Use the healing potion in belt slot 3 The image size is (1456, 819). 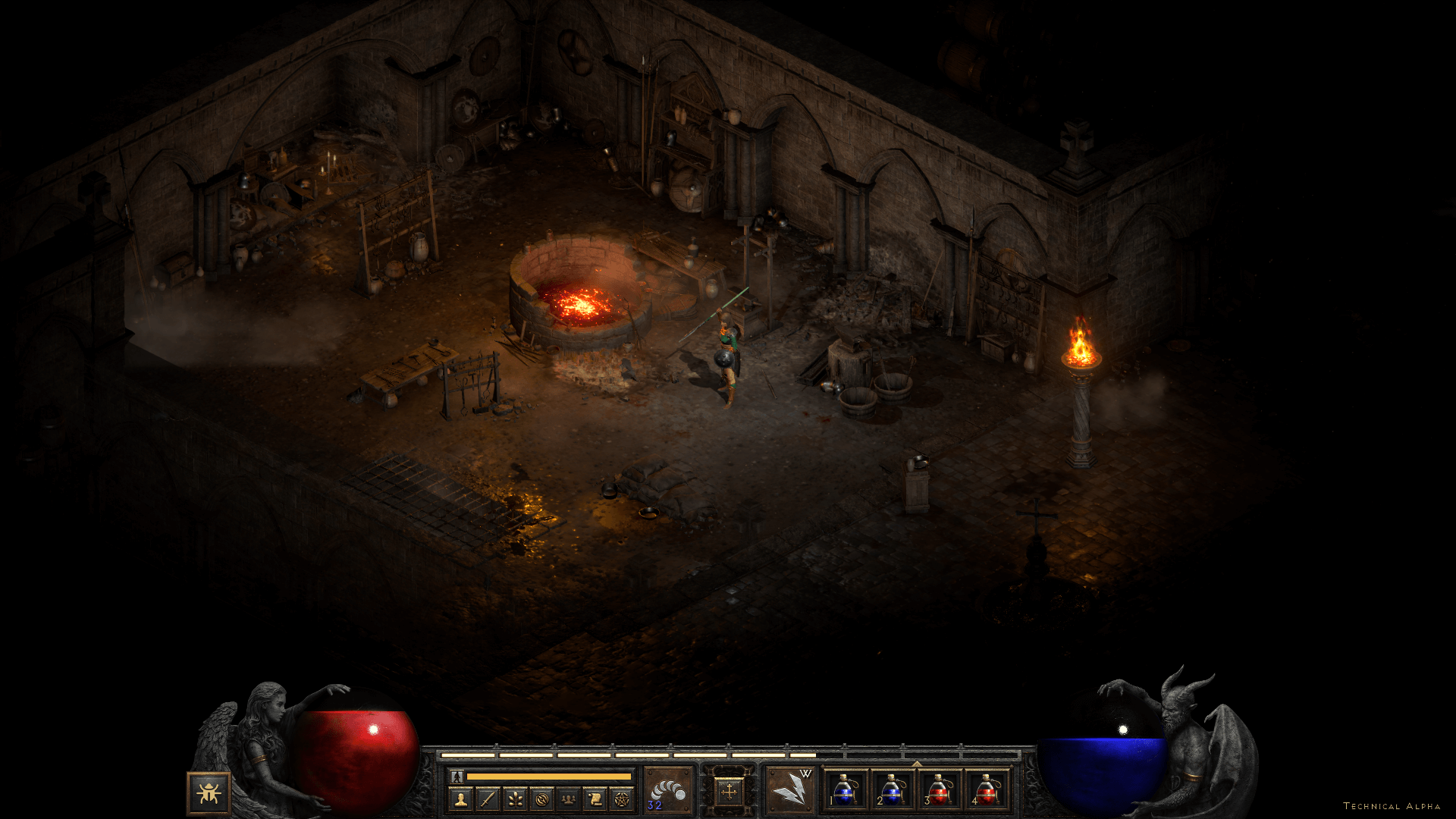pos(939,790)
